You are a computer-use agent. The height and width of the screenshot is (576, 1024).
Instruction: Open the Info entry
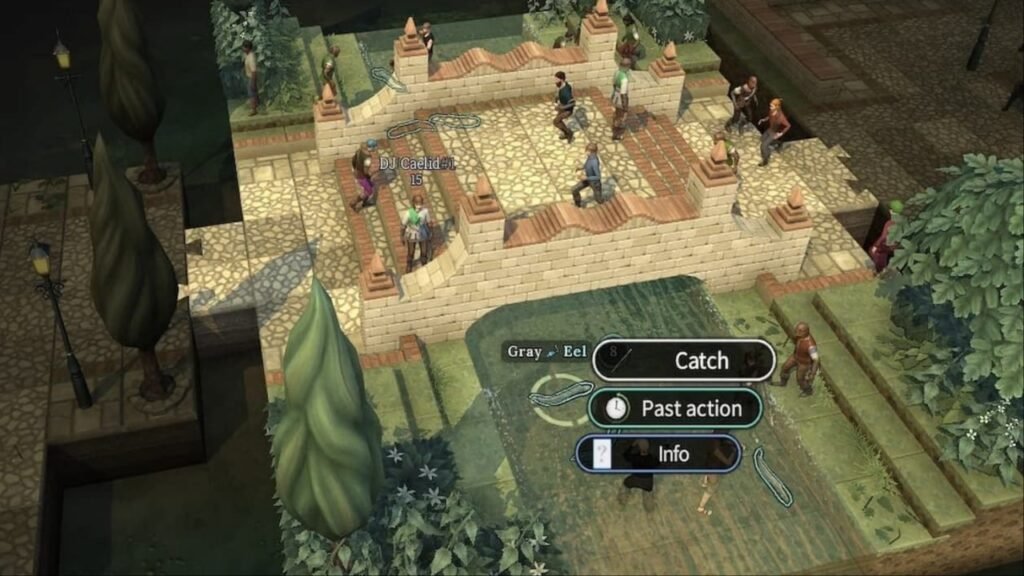660,454
